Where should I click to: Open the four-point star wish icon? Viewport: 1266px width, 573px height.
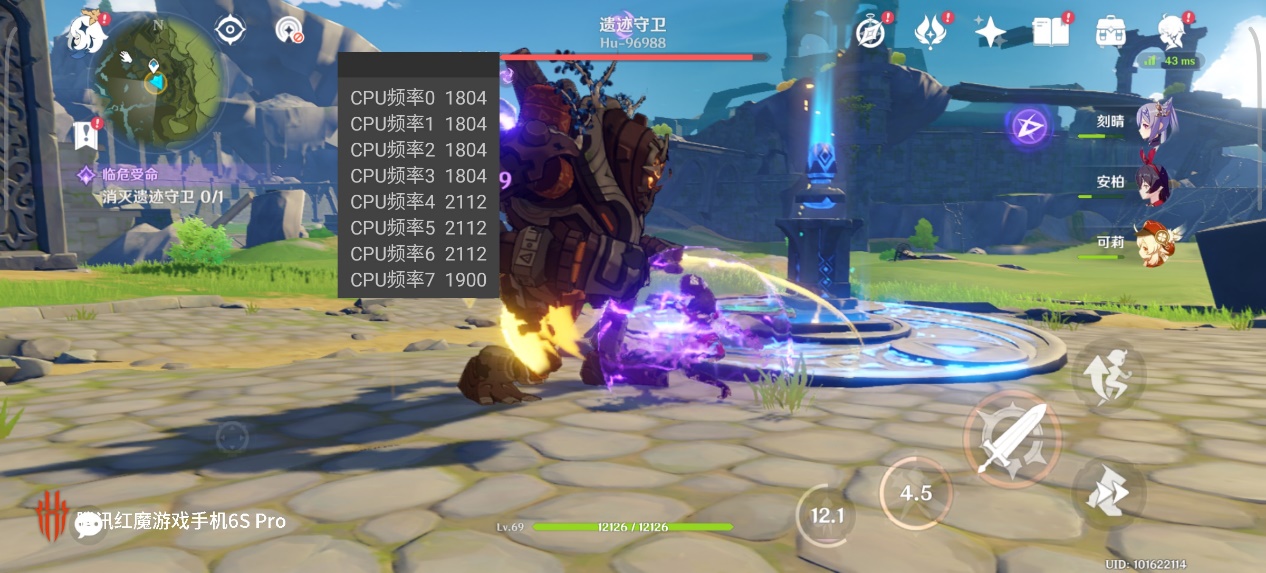tap(990, 33)
